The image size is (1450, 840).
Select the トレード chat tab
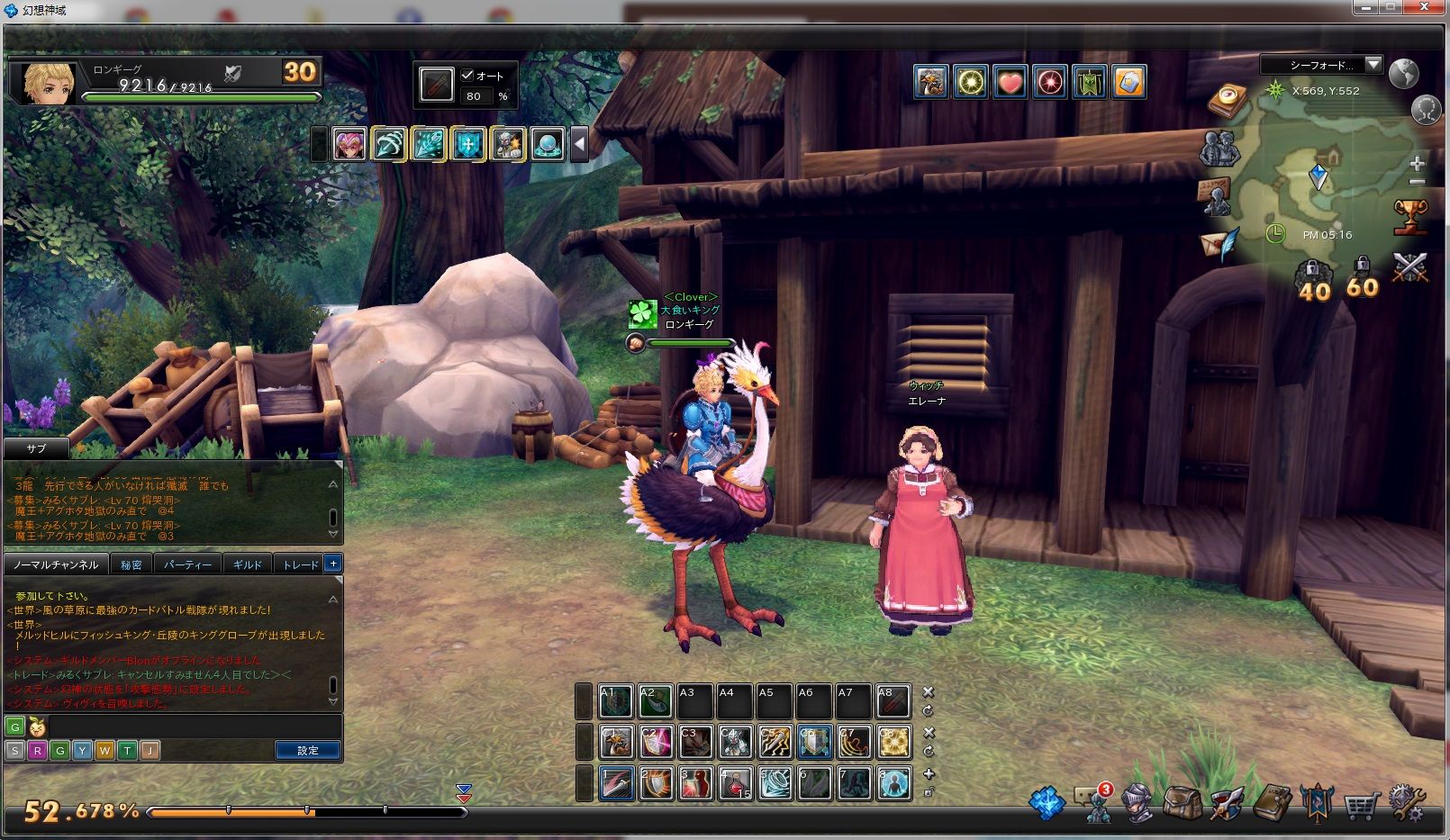tap(300, 565)
